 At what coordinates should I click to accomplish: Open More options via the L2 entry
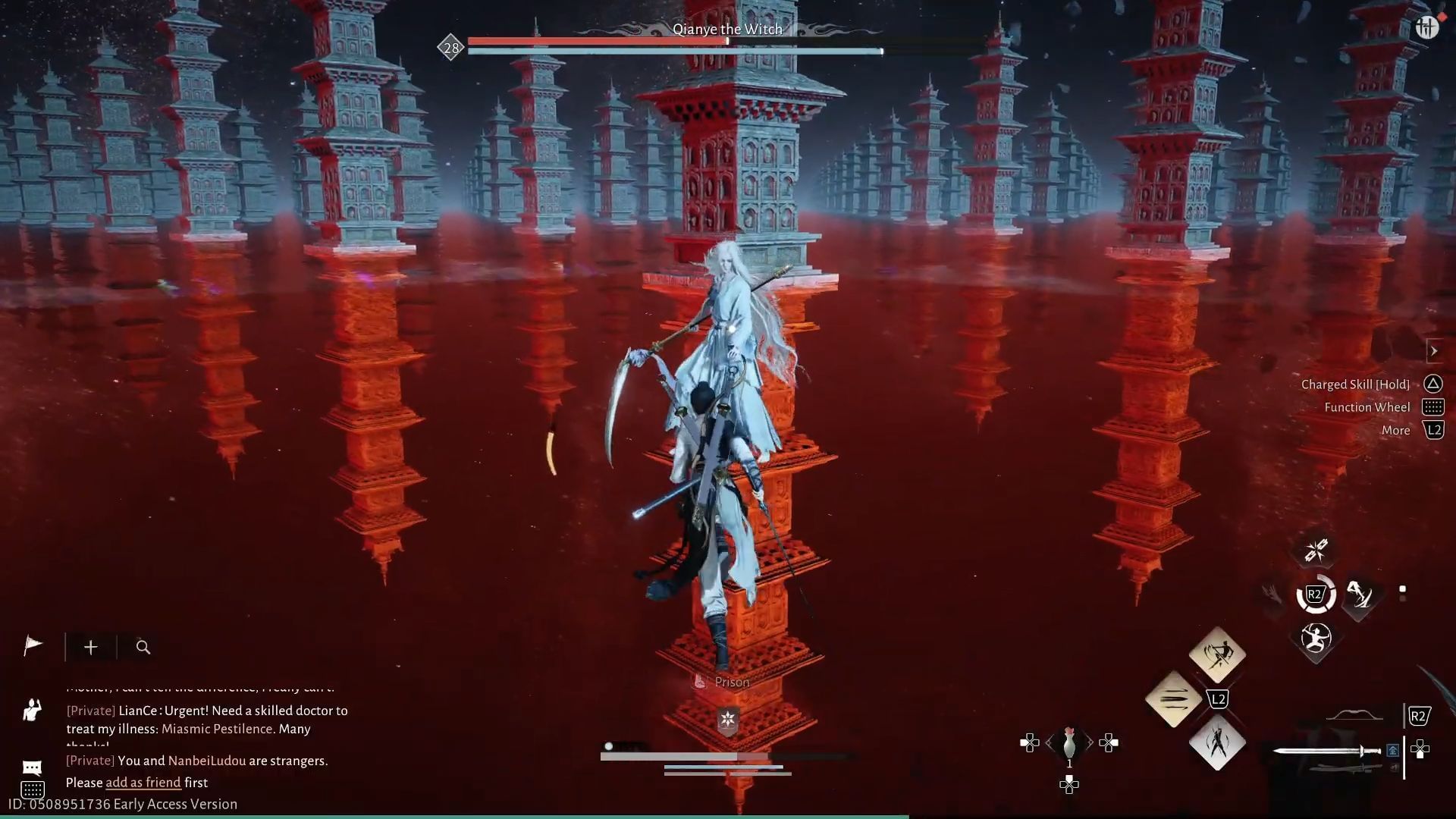pyautogui.click(x=1433, y=430)
